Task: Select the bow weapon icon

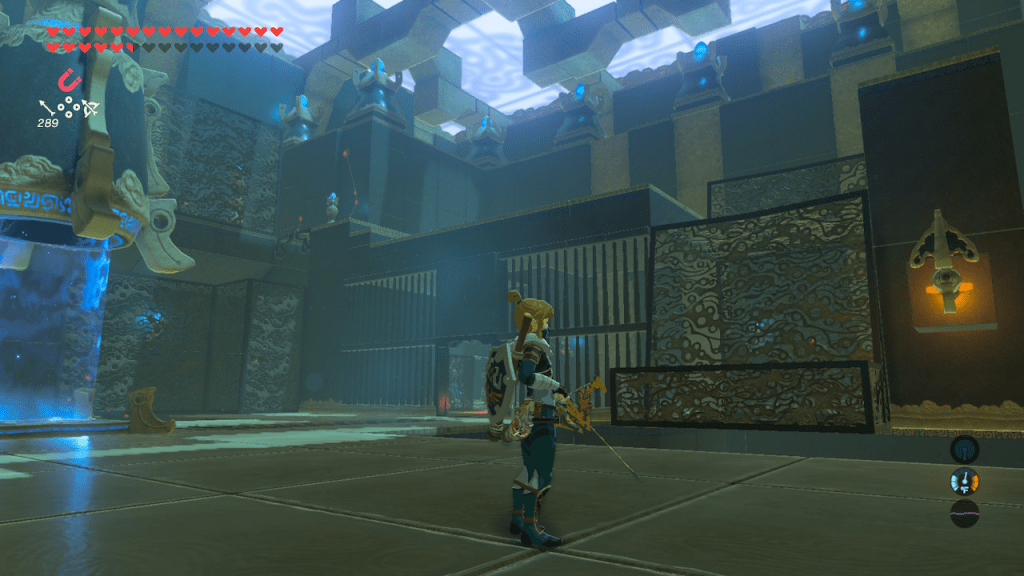Action: (90, 107)
